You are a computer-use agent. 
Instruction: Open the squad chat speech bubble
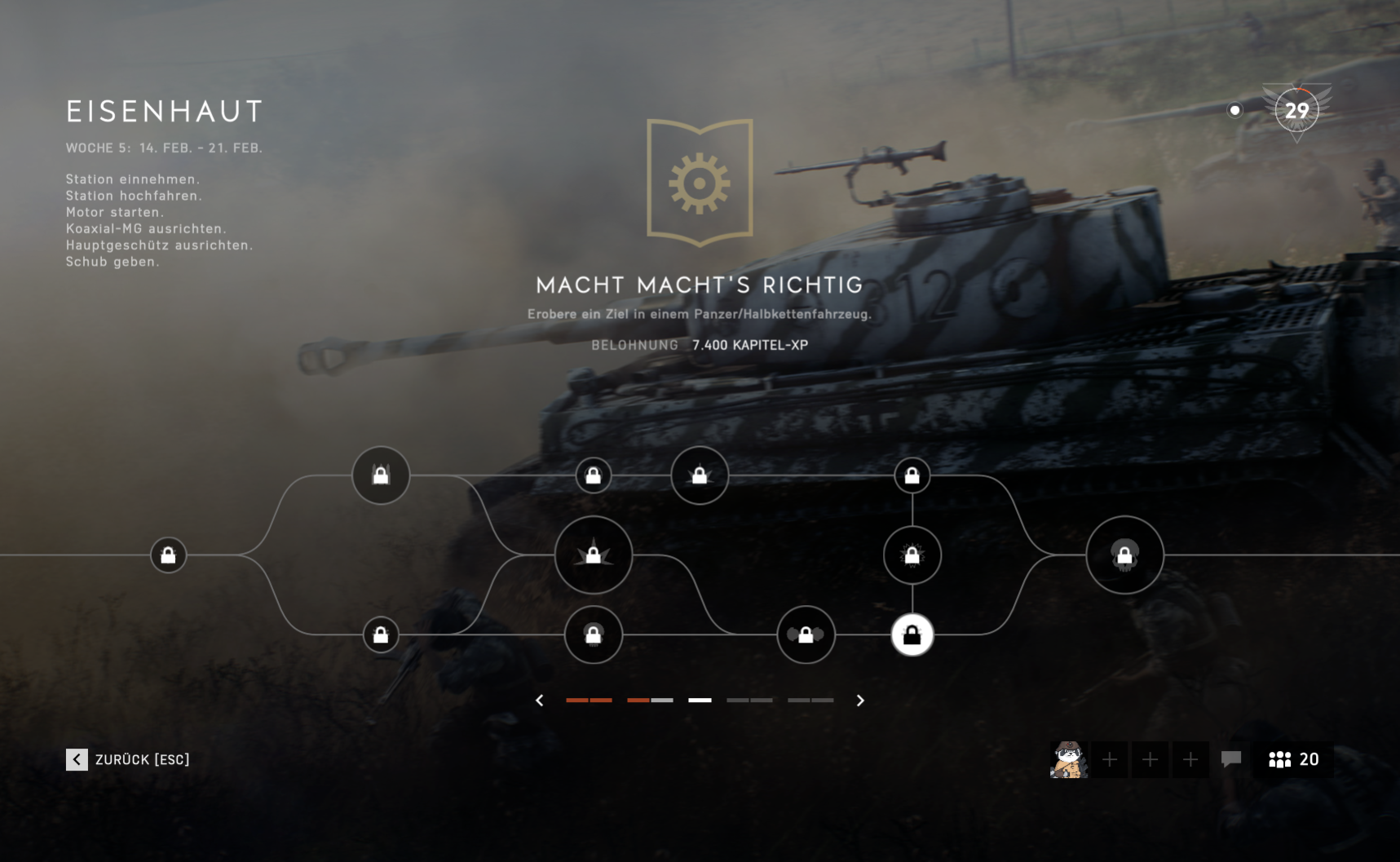pos(1231,760)
